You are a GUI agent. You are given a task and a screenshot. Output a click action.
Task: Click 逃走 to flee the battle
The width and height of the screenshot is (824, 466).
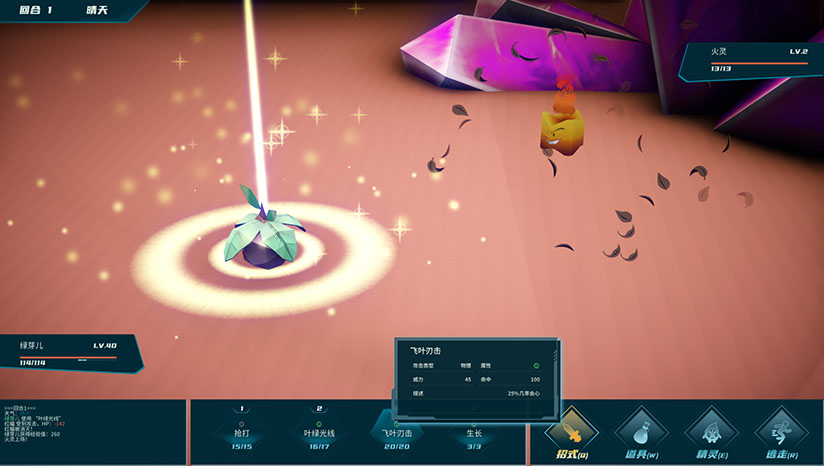(781, 432)
